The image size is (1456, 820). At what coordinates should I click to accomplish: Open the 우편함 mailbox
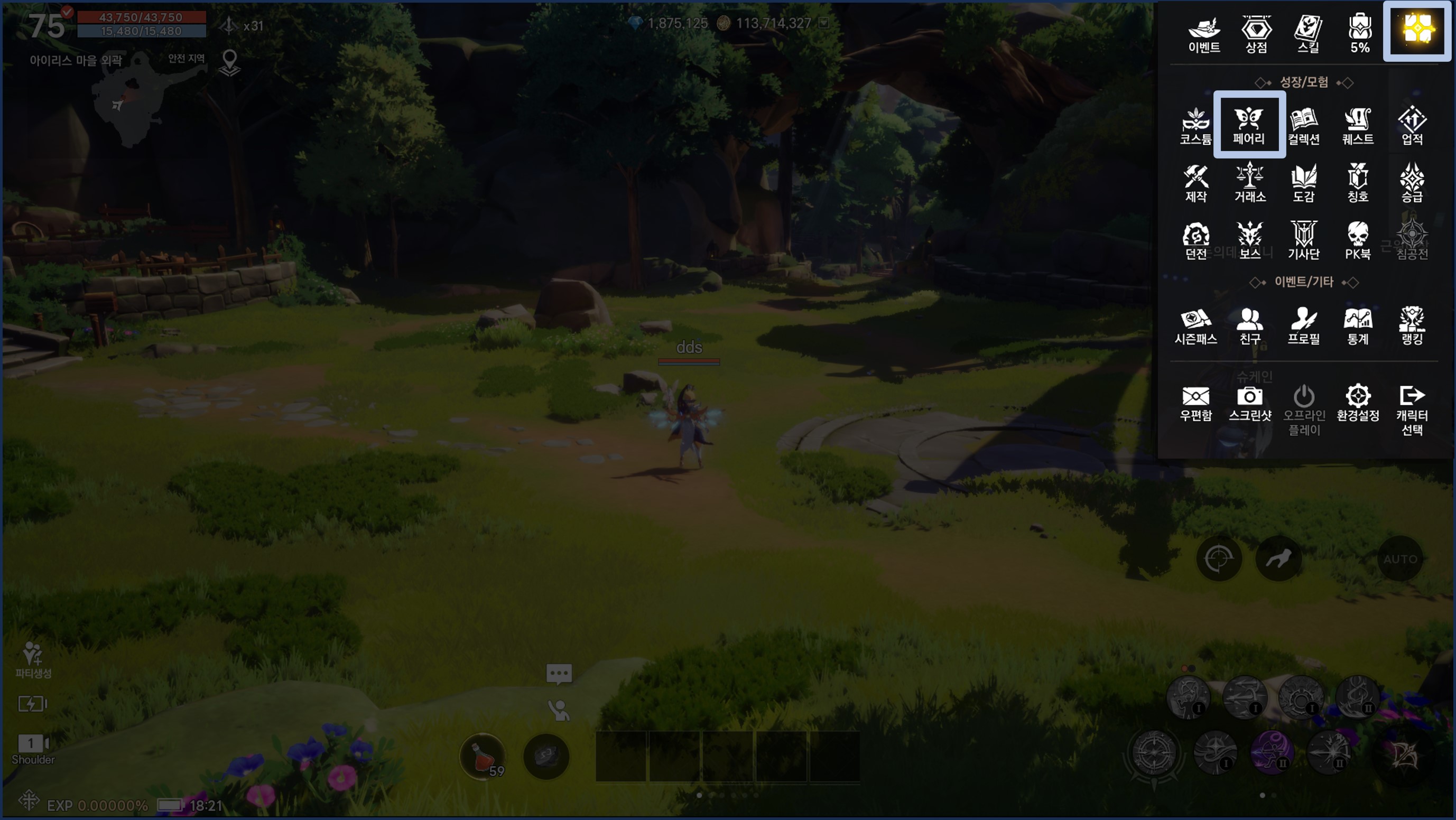[x=1195, y=403]
